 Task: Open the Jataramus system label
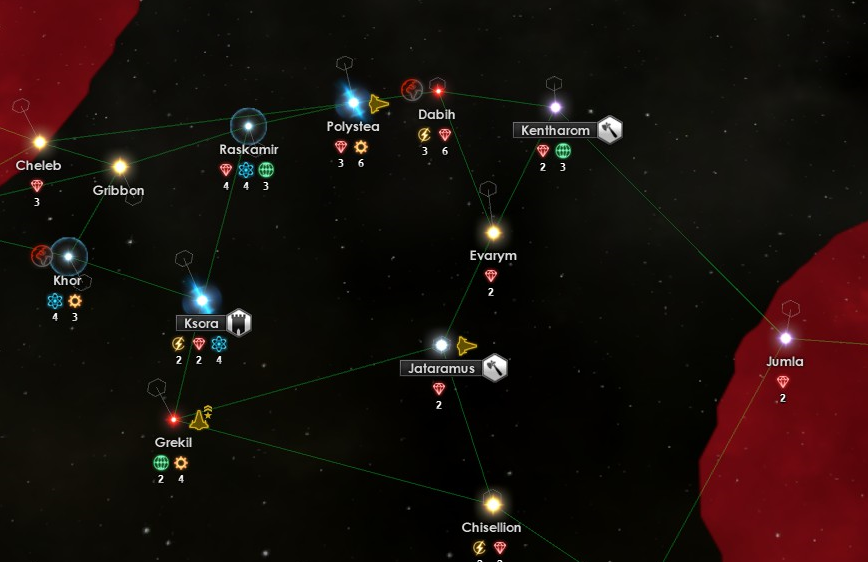(441, 368)
